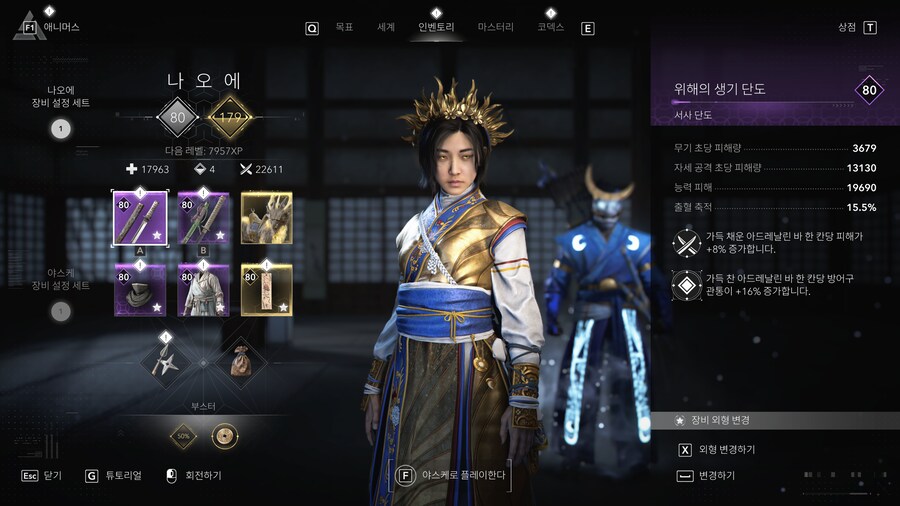Close the inventory with 닫기

tap(53, 476)
